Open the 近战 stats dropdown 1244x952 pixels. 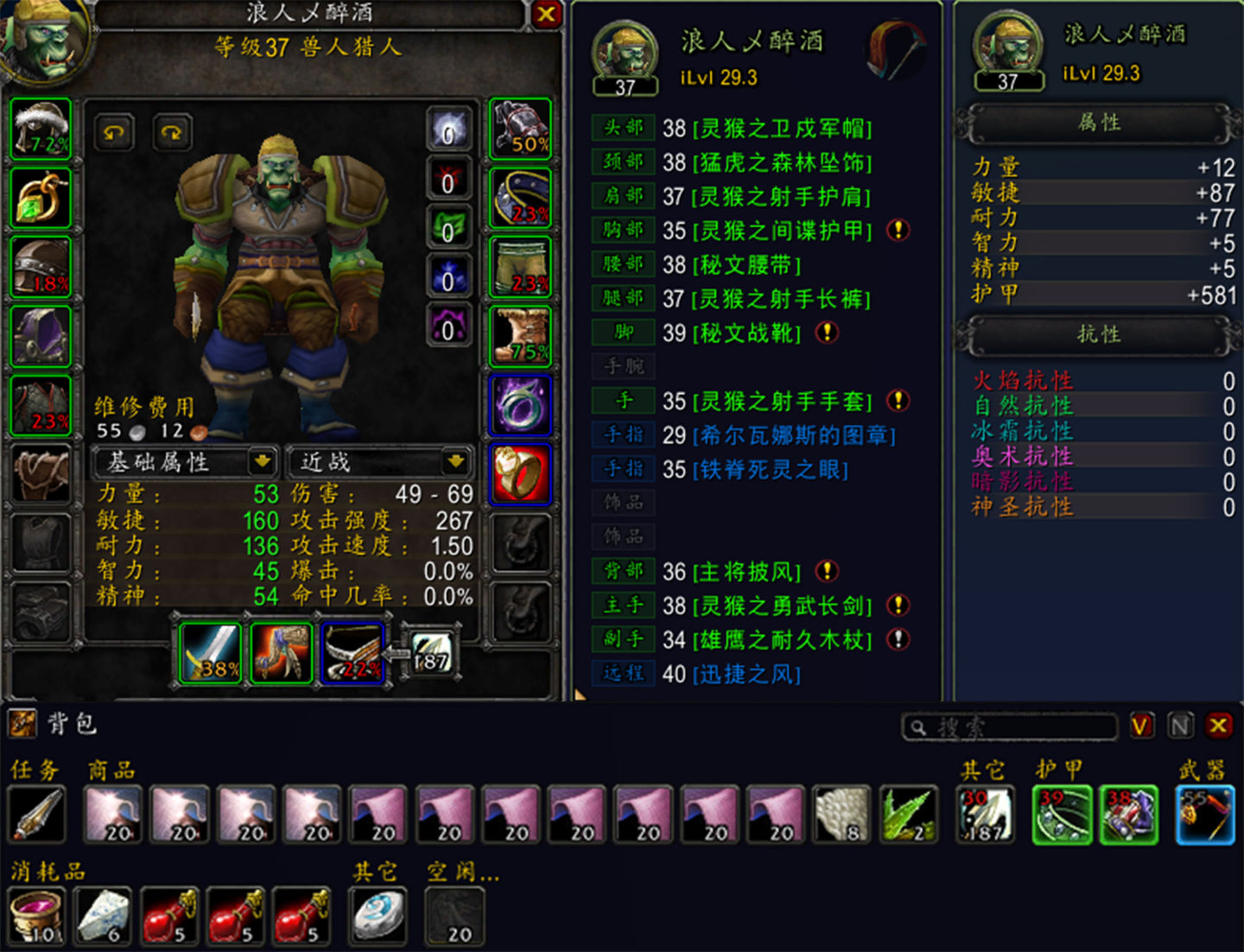tap(380, 463)
